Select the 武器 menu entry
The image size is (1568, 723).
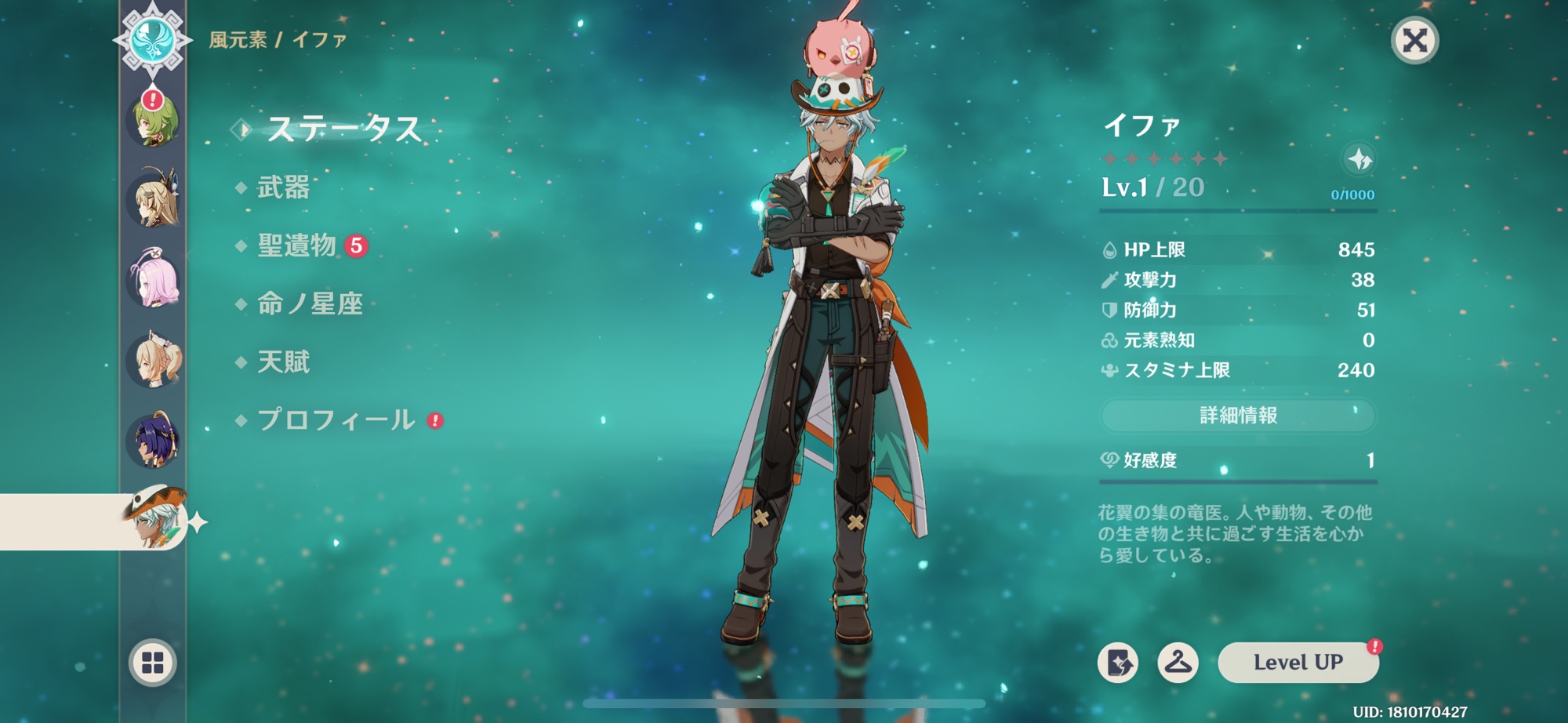[x=283, y=187]
